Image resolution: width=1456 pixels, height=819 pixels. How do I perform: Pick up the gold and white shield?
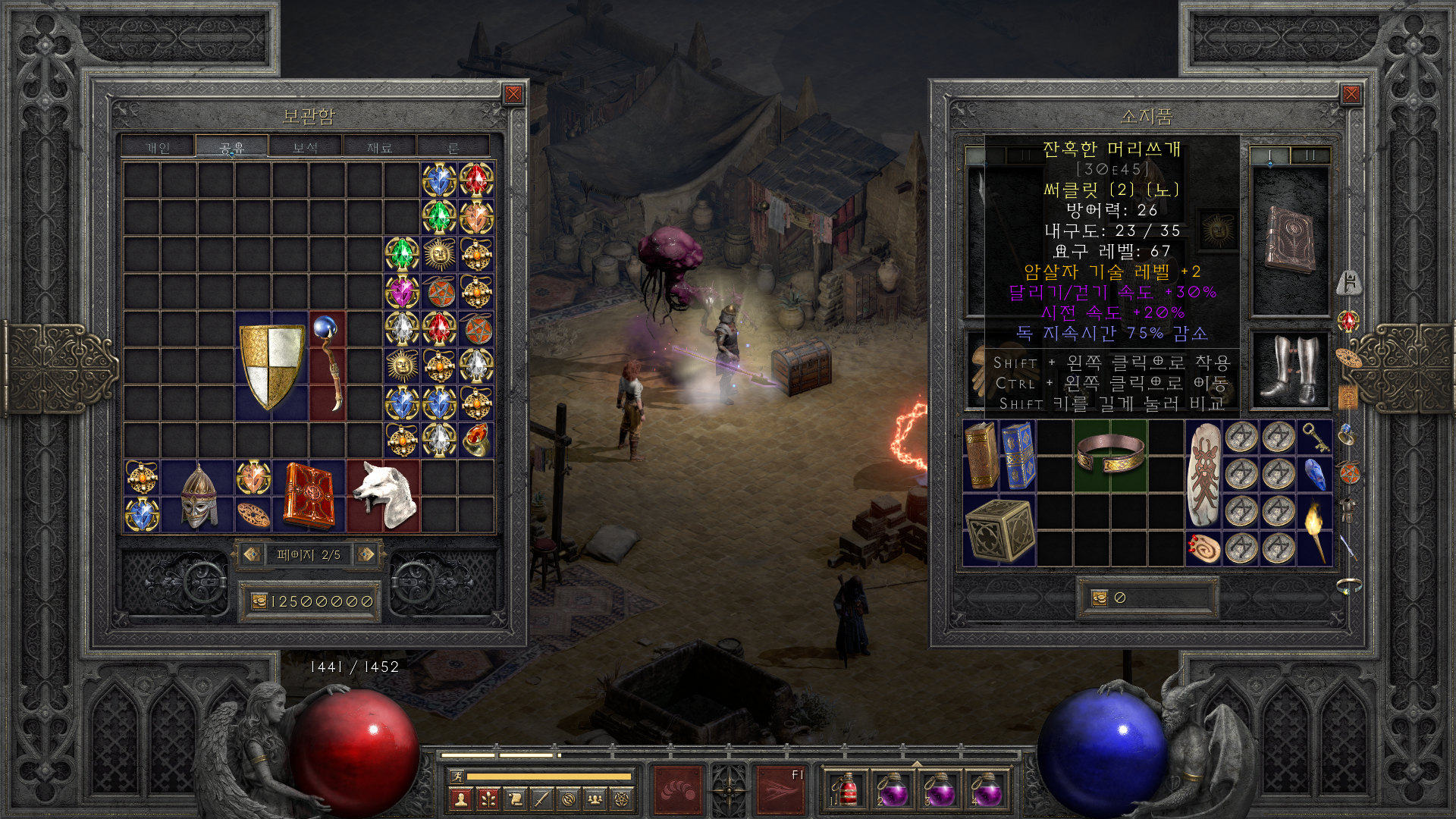click(x=271, y=366)
